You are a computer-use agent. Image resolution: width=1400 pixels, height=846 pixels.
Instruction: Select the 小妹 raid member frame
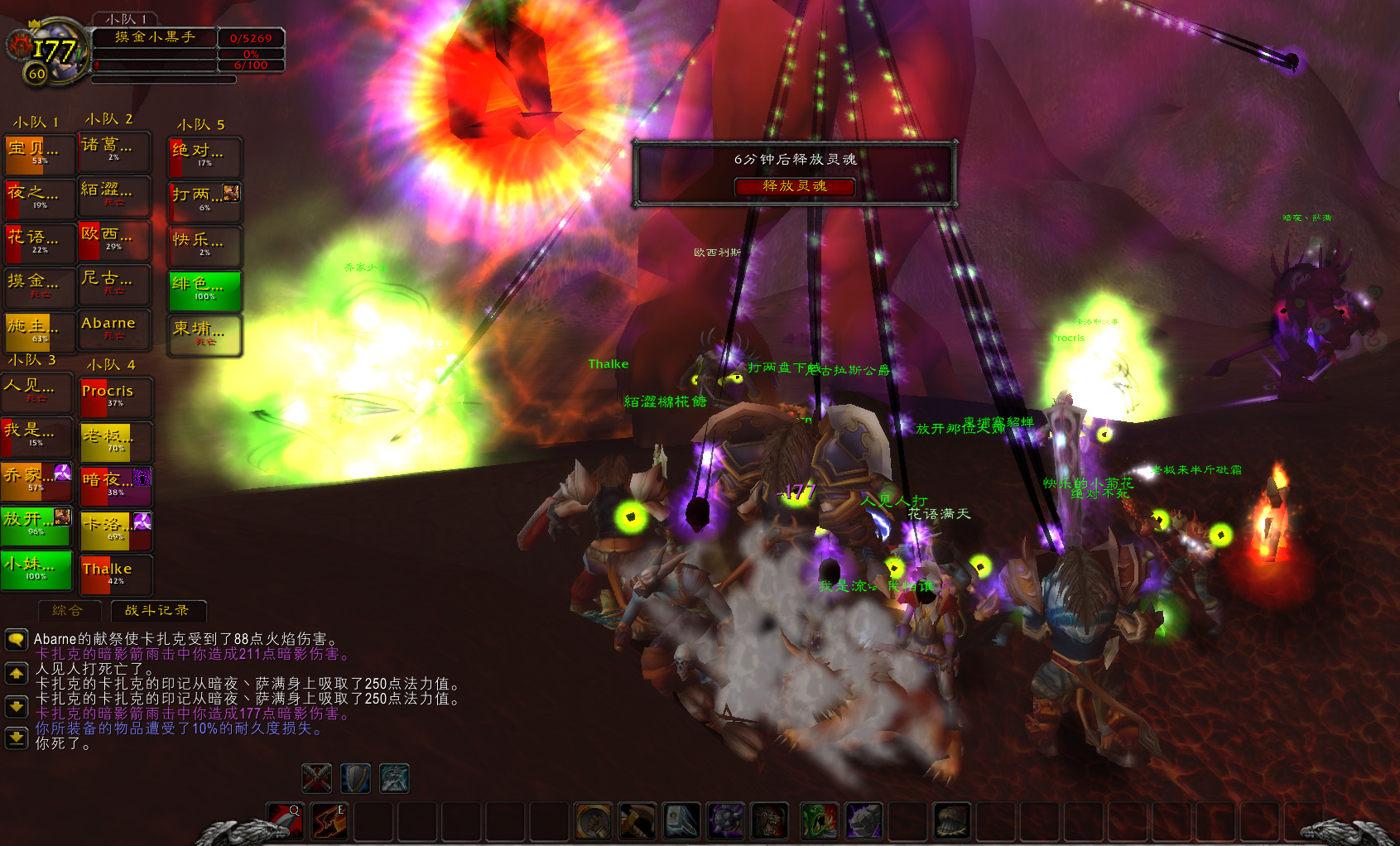click(x=36, y=570)
